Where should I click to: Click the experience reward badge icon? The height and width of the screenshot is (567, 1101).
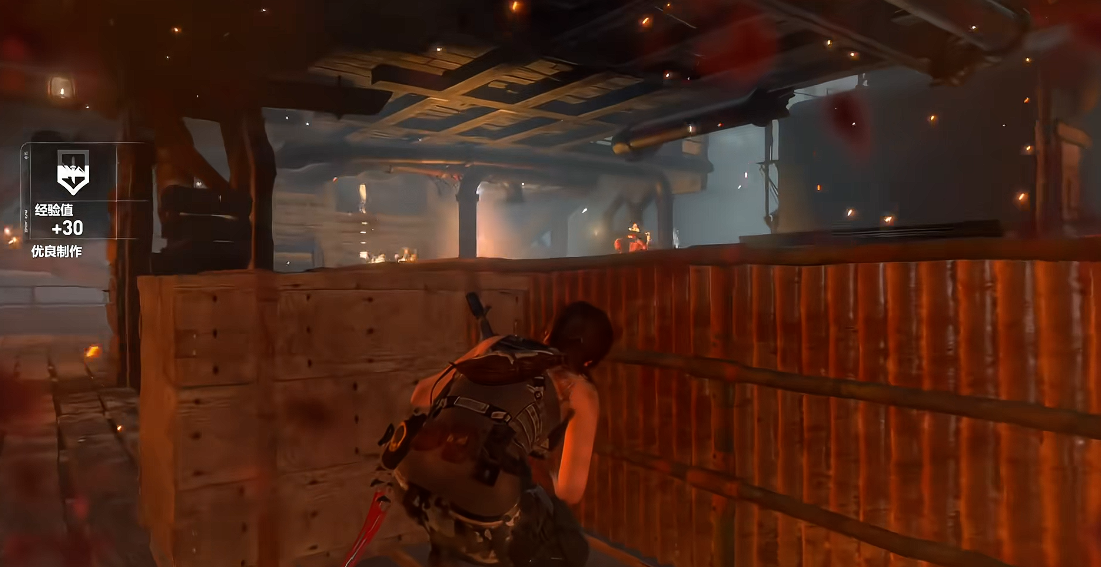[71, 172]
